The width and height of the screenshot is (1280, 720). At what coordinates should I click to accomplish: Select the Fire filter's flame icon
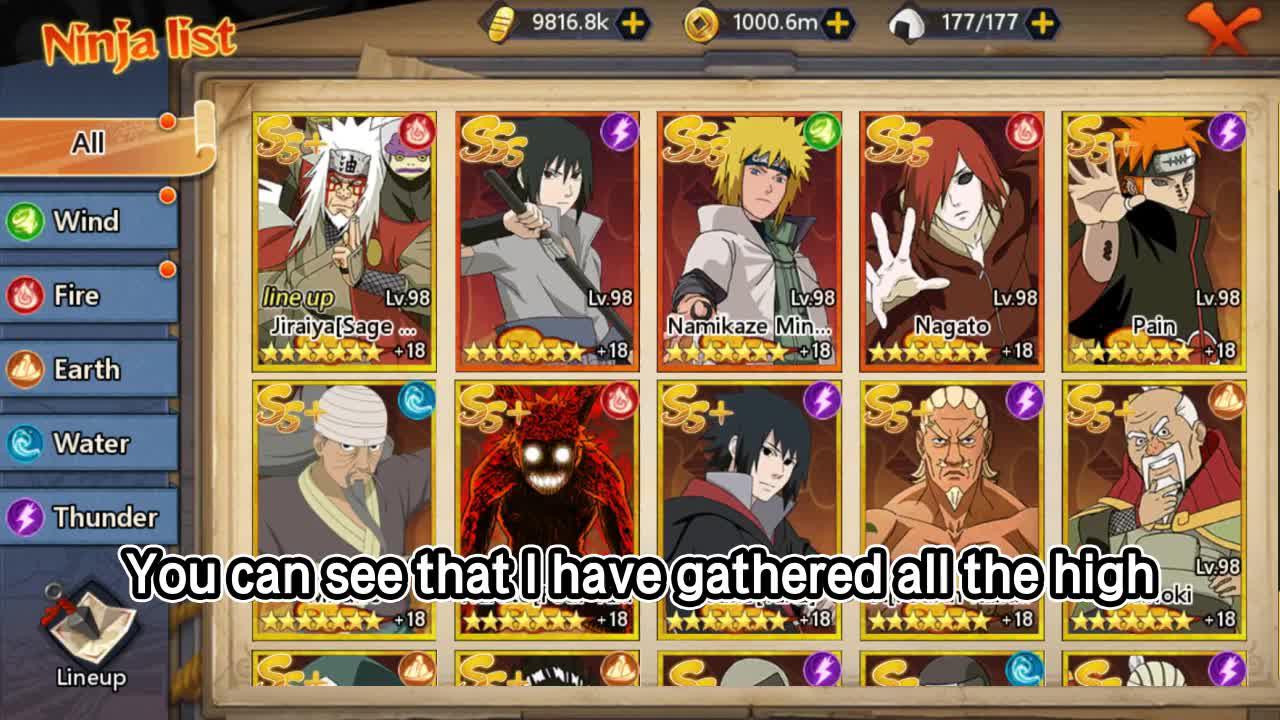[x=24, y=295]
